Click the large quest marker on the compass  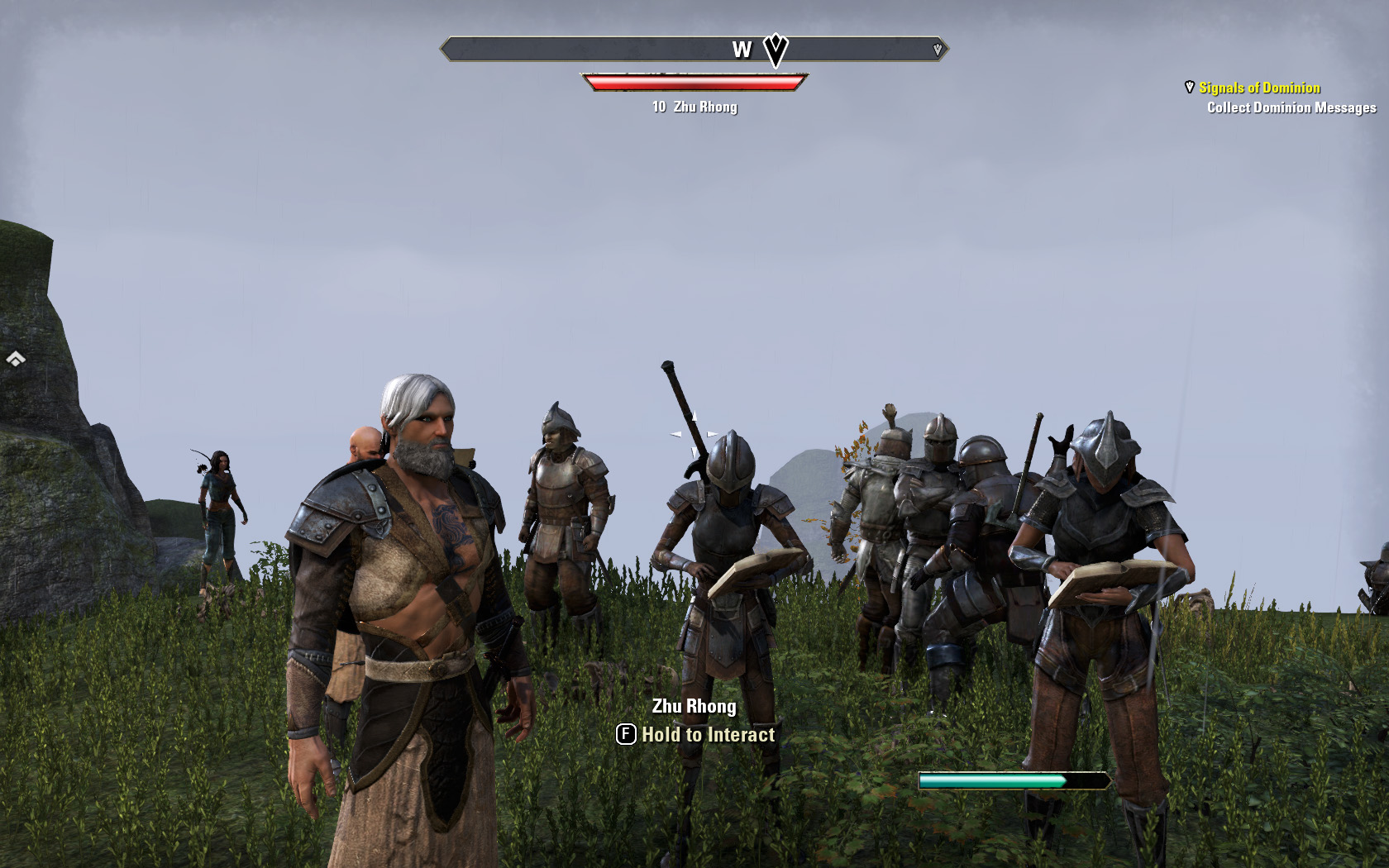click(775, 50)
